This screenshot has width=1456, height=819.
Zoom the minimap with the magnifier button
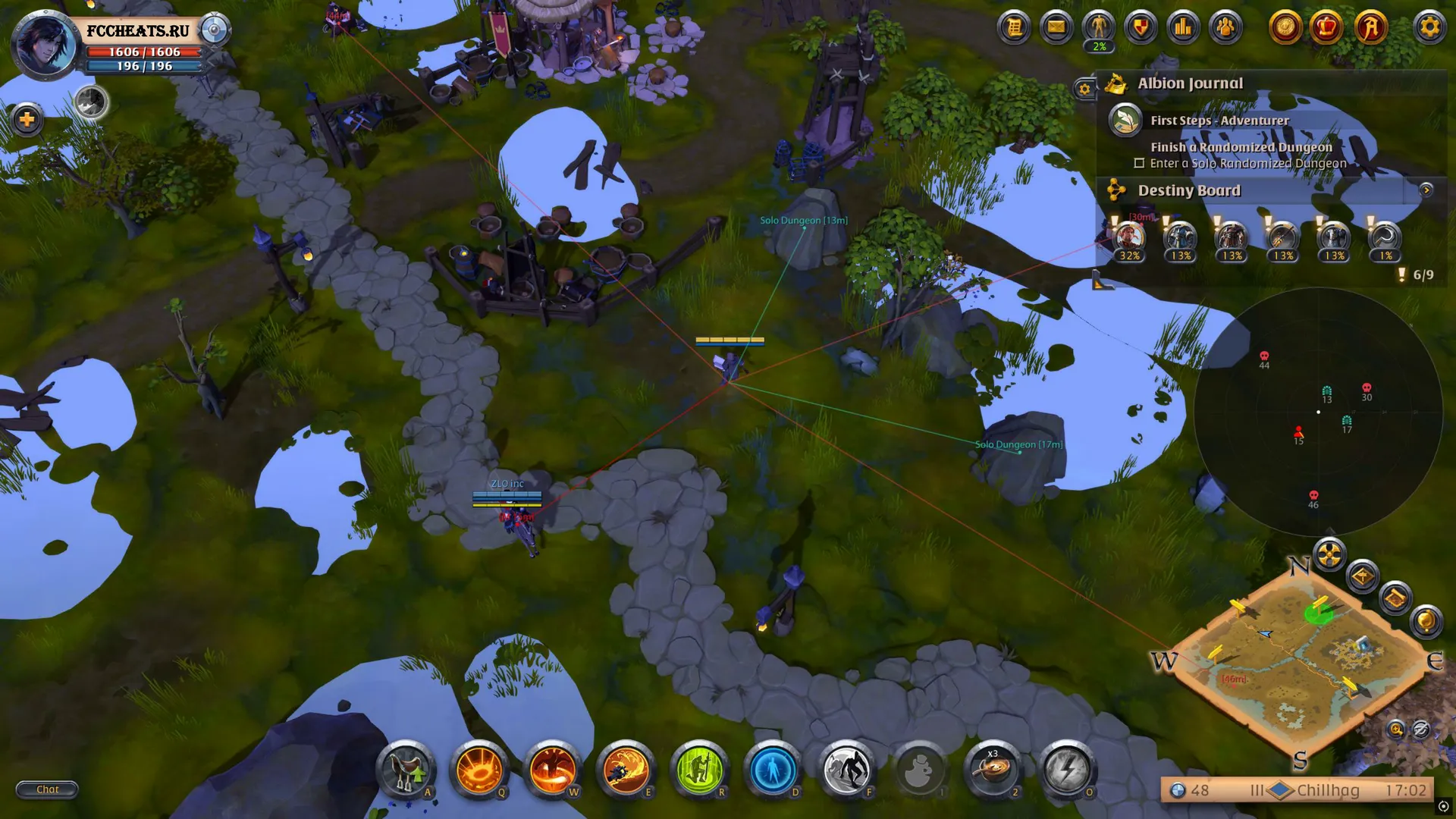click(x=1395, y=730)
